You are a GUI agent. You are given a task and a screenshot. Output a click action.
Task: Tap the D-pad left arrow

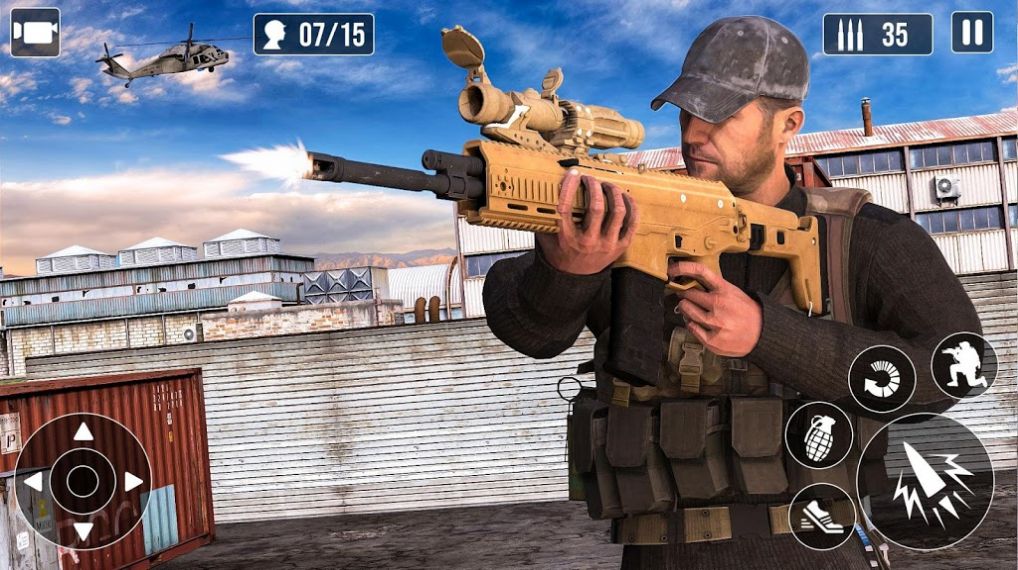click(33, 482)
